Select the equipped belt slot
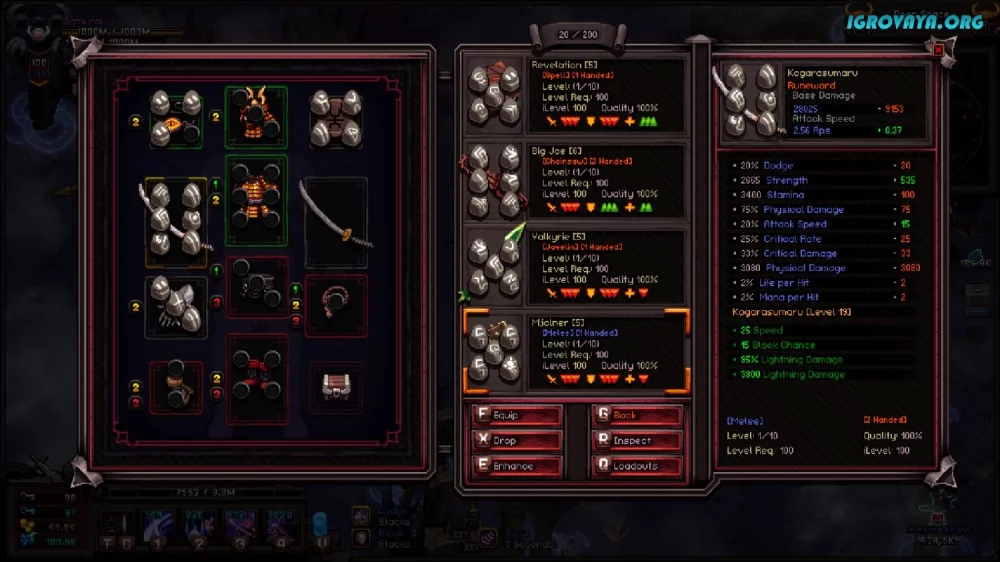This screenshot has height=562, width=1000. point(256,286)
